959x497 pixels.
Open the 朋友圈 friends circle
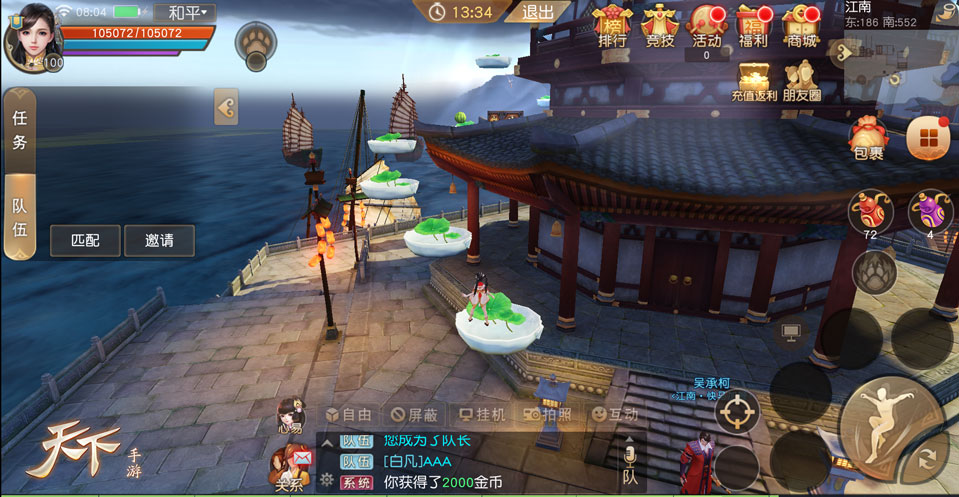(802, 82)
